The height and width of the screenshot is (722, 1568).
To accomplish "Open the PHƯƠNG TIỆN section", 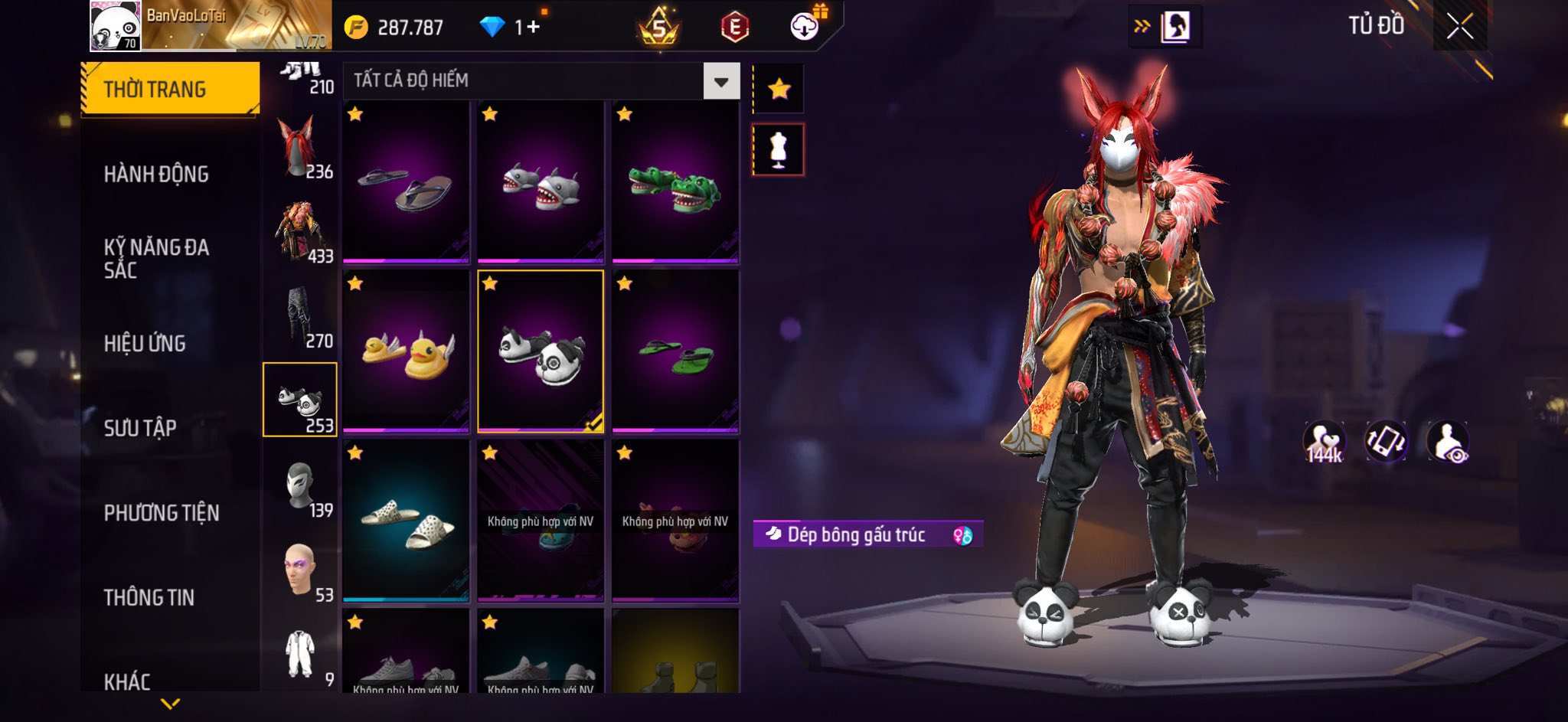I will coord(162,512).
